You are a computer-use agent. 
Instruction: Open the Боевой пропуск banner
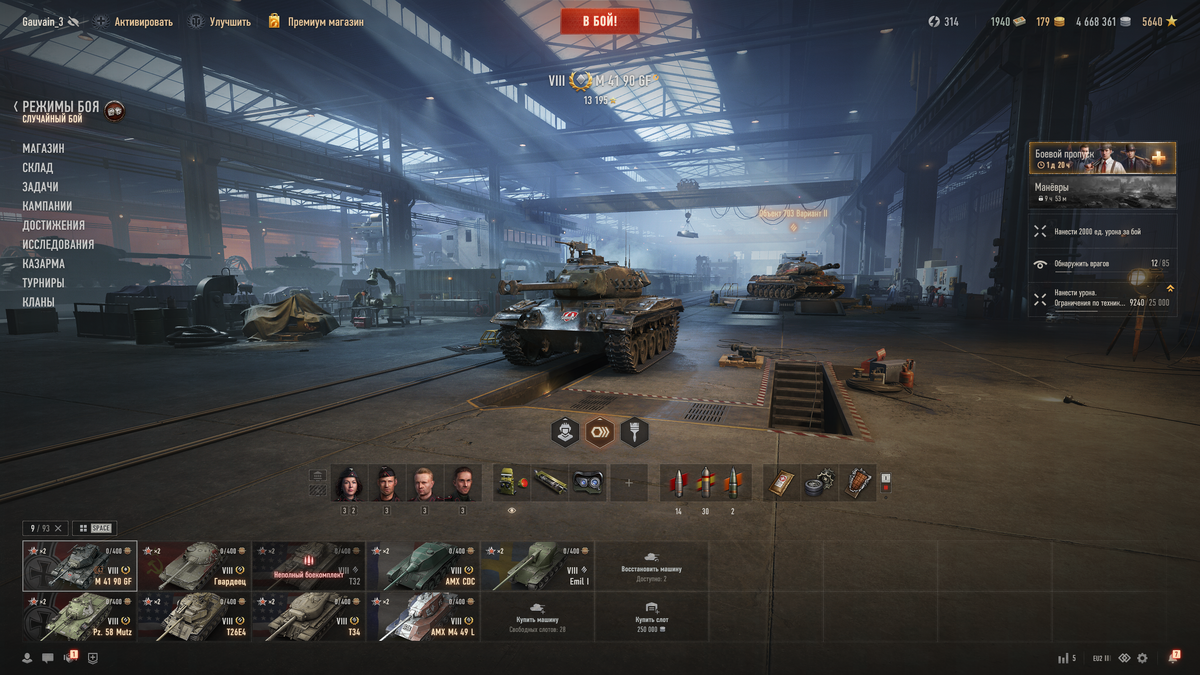coord(1102,158)
